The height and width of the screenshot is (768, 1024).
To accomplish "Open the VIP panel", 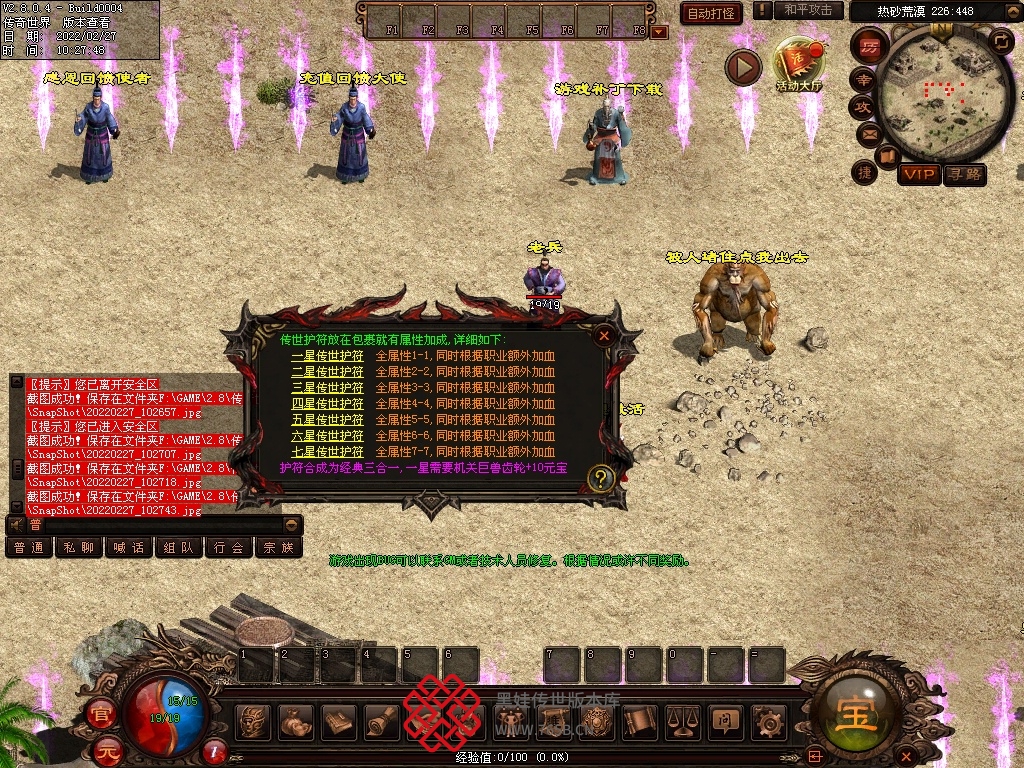I will click(x=918, y=175).
